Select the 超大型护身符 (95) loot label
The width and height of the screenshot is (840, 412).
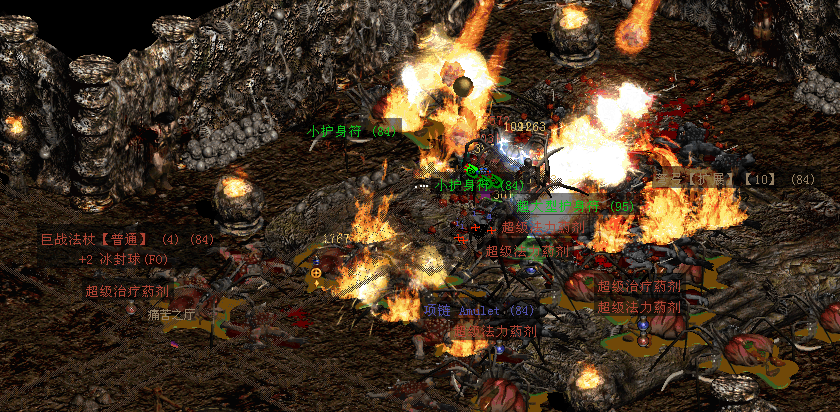click(576, 206)
